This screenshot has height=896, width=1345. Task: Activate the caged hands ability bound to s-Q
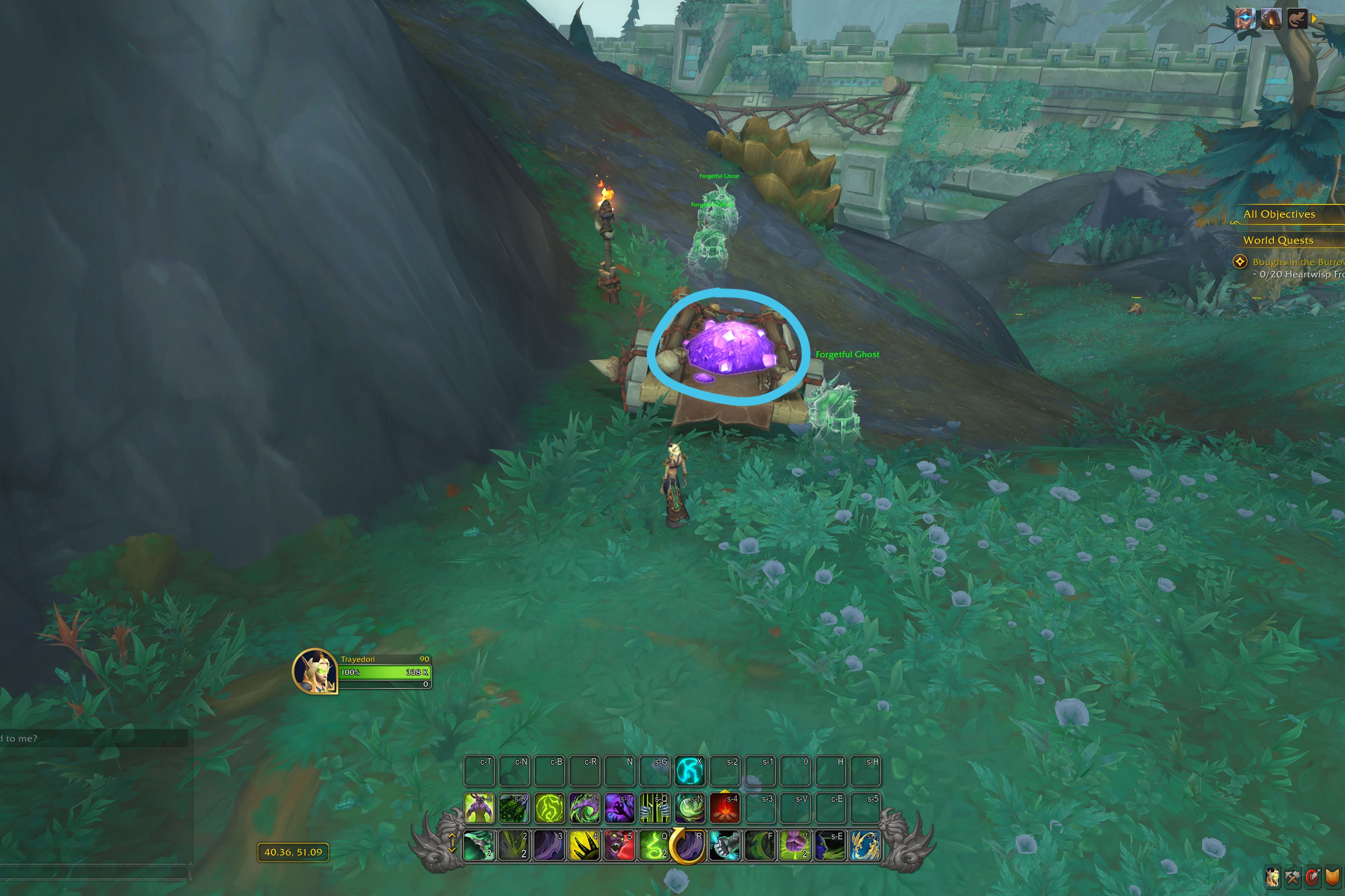[x=655, y=808]
